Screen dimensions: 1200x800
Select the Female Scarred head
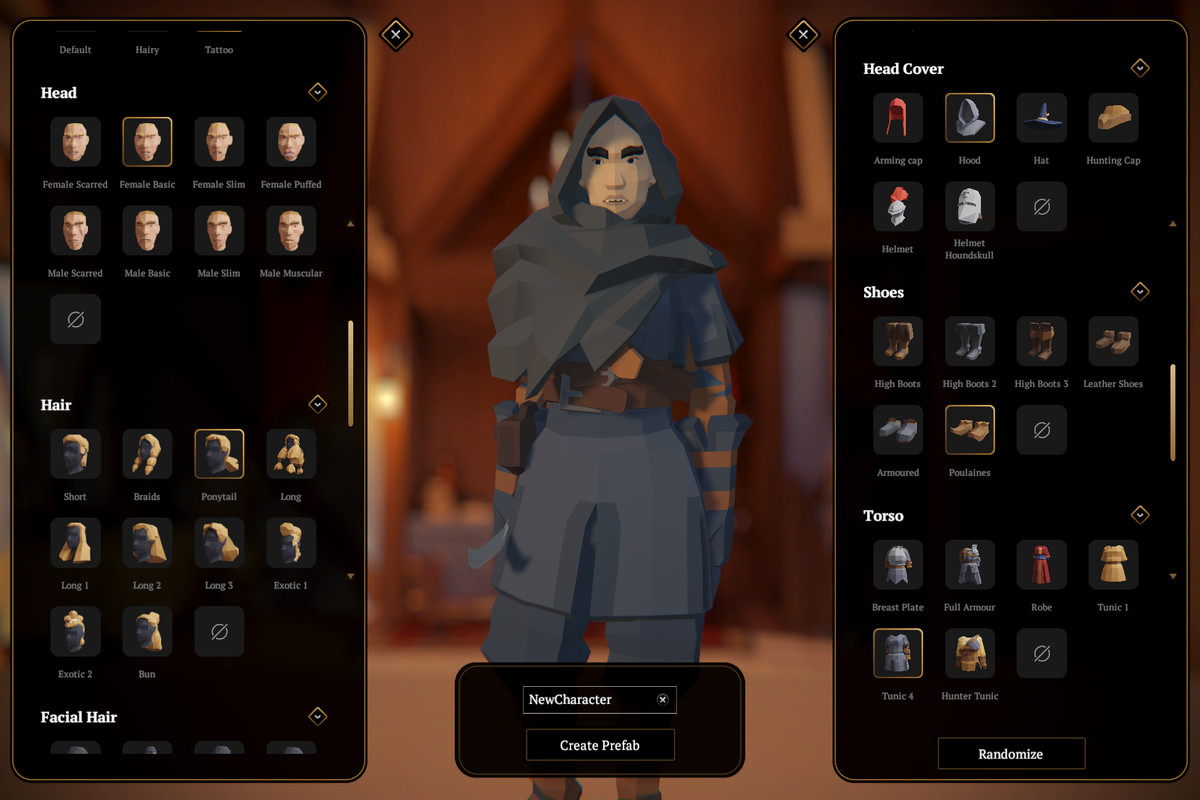pos(76,142)
